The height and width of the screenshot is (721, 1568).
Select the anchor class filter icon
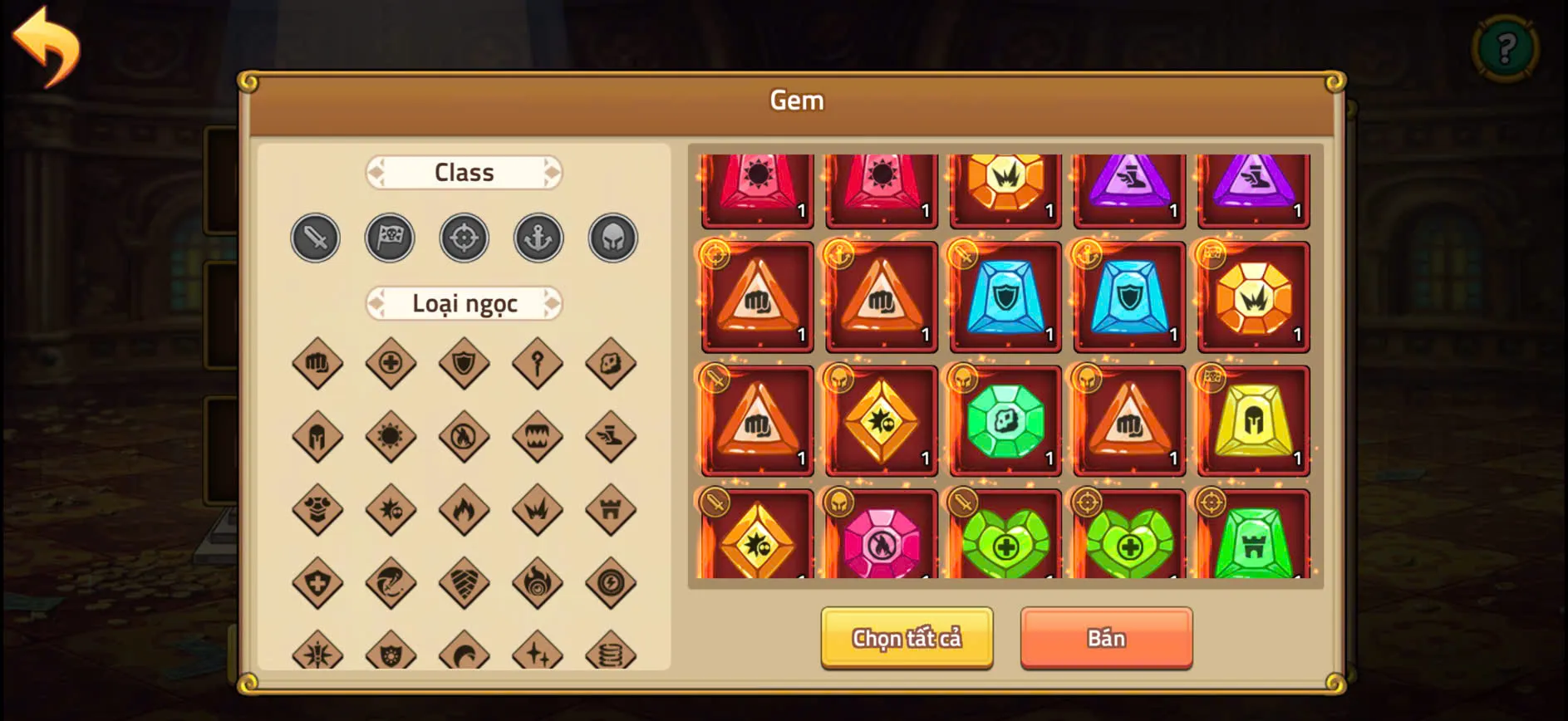click(x=538, y=238)
